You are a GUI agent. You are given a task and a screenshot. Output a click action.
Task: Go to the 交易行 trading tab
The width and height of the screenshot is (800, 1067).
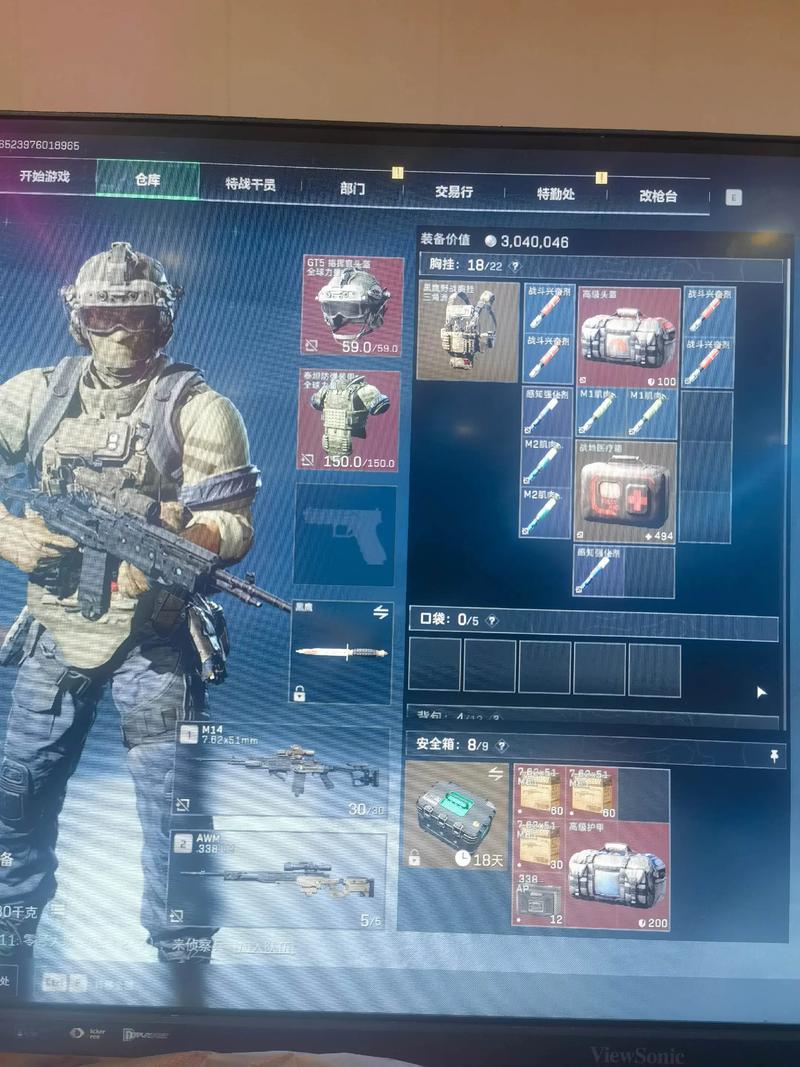453,191
